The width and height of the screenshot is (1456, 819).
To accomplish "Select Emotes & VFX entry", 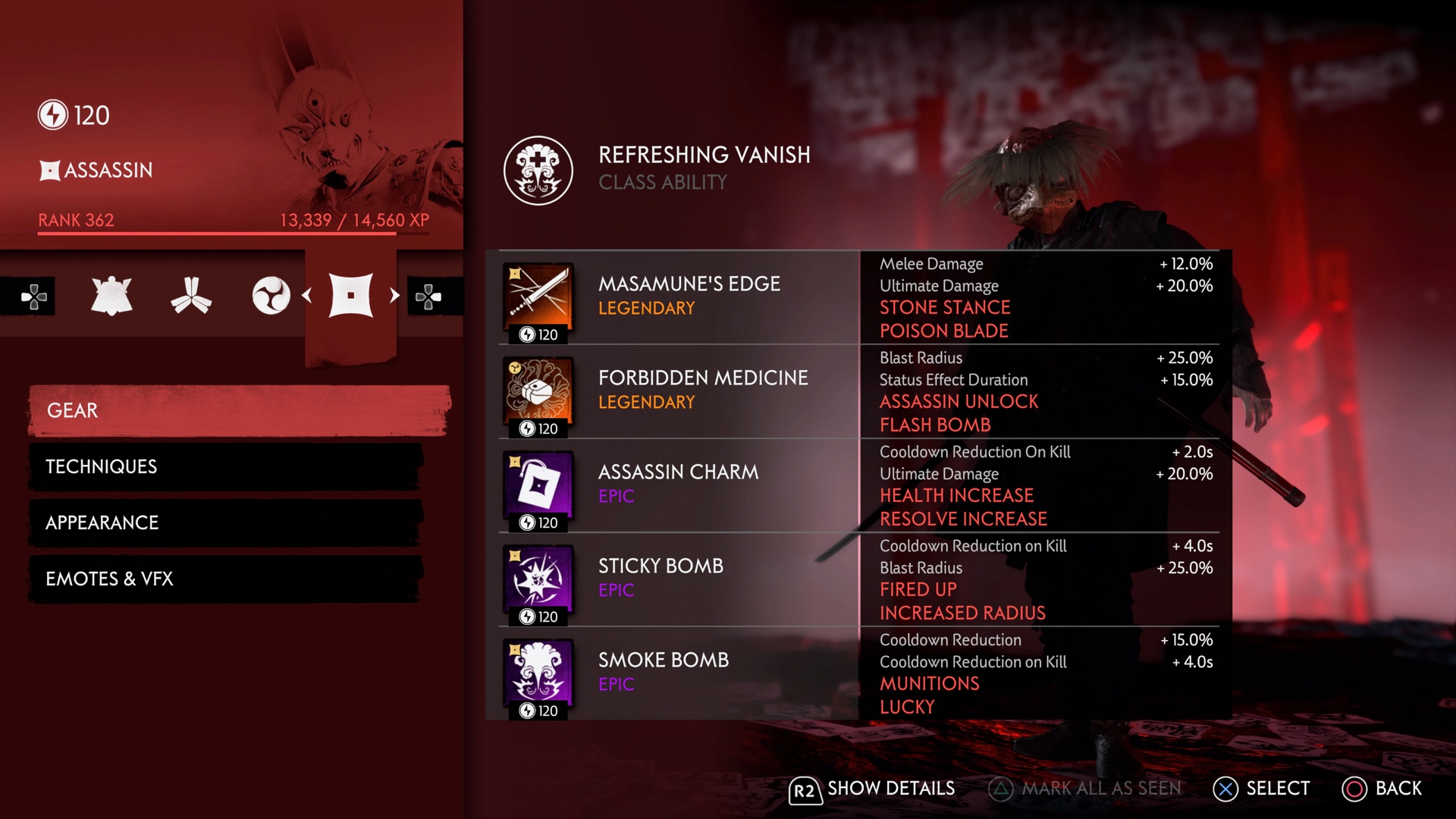I will click(225, 579).
